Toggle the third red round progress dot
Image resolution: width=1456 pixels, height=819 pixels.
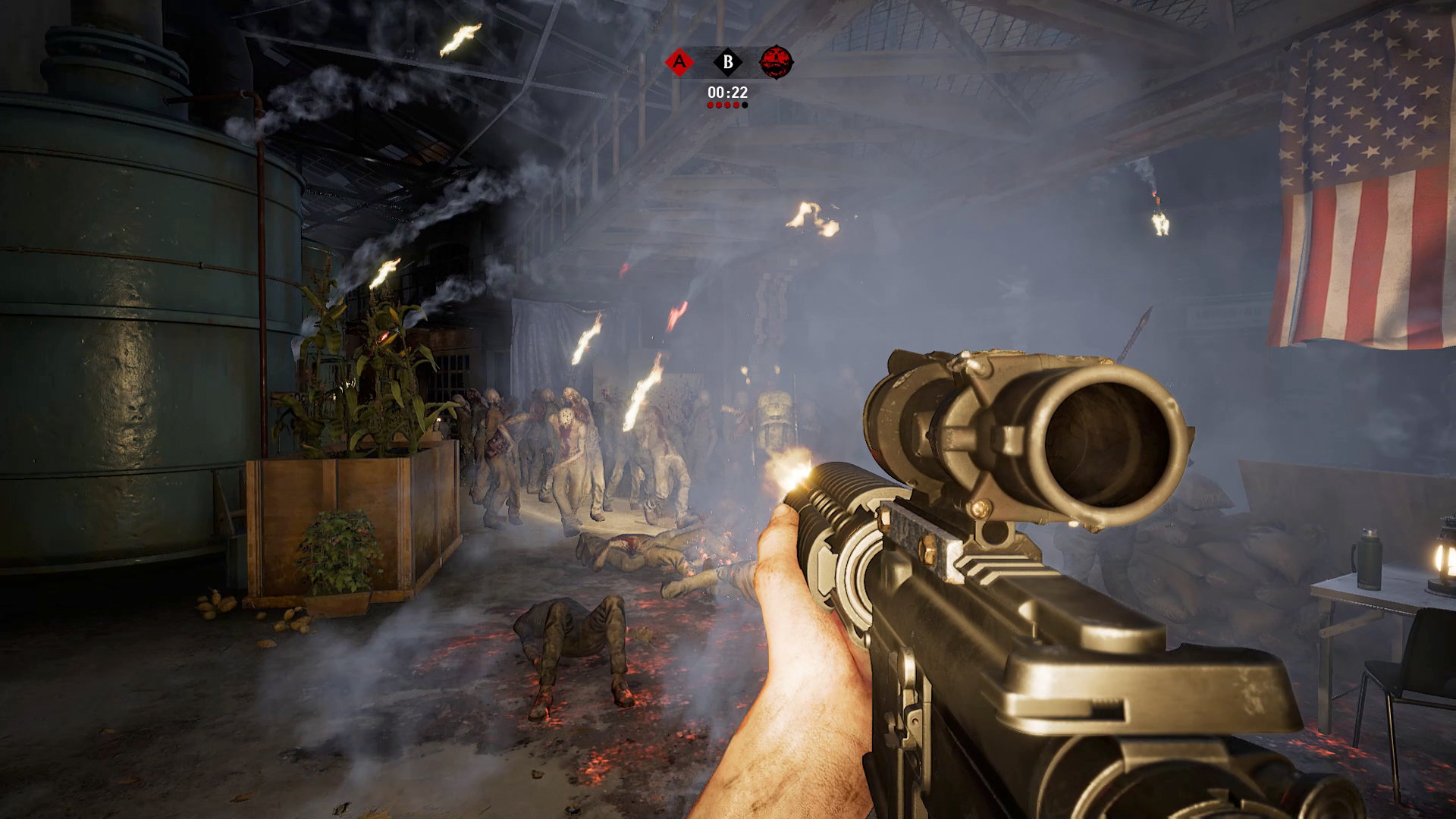coord(728,105)
